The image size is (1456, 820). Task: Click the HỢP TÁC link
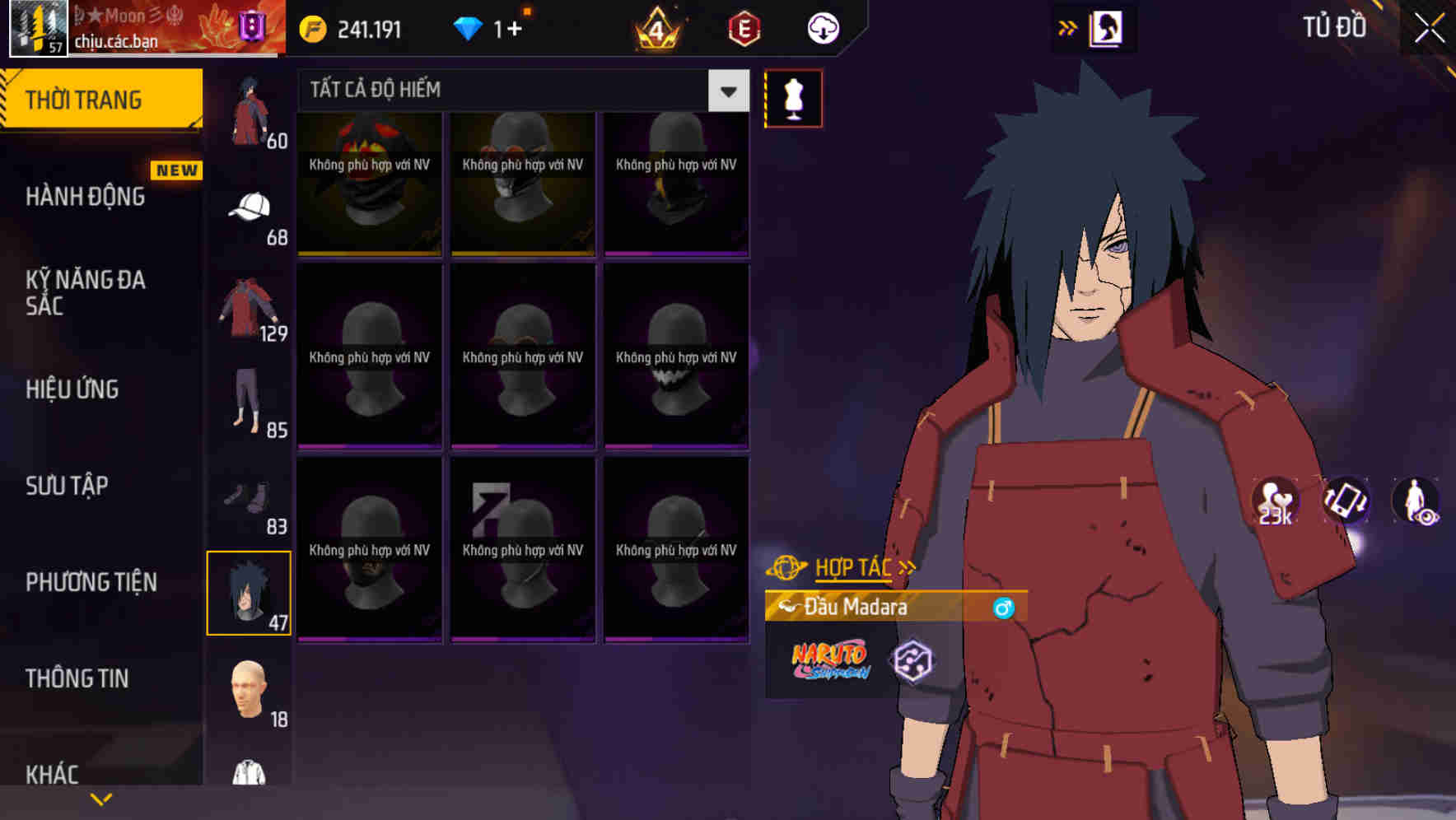[x=852, y=566]
